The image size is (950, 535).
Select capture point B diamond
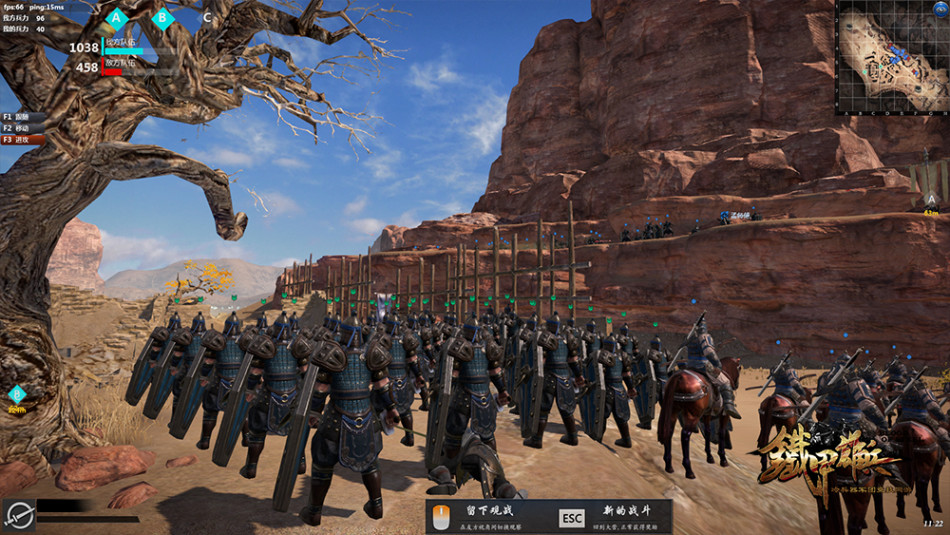click(163, 17)
